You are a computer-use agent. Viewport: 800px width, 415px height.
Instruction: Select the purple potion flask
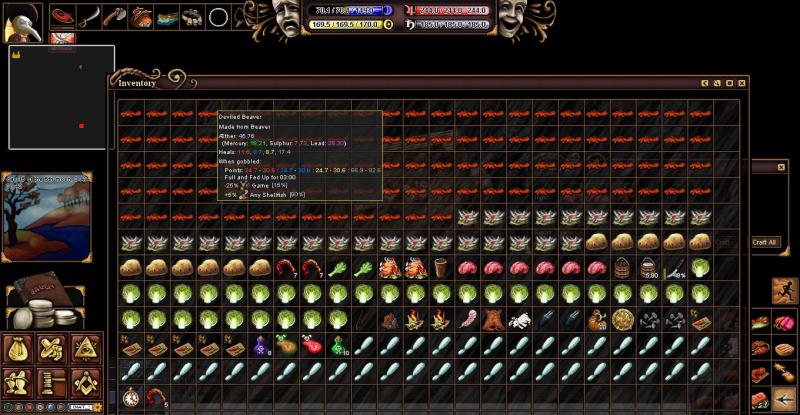[260, 345]
